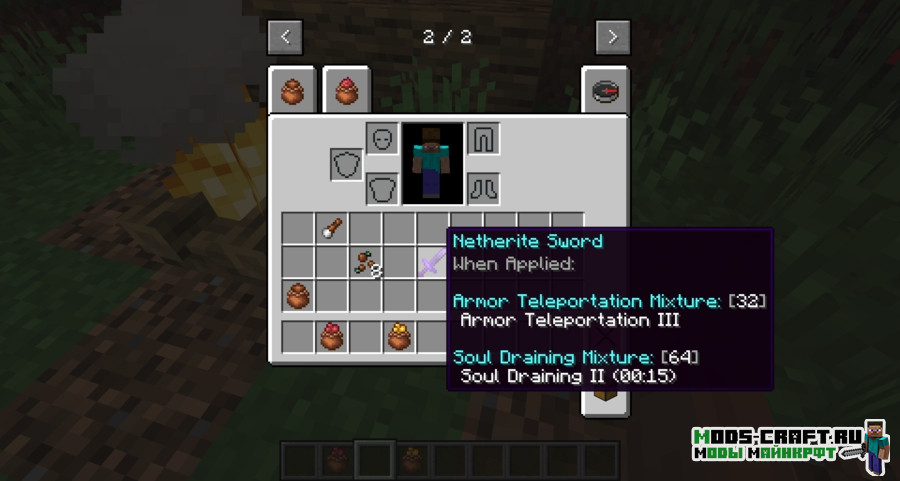Click the empty boots armor slot
This screenshot has width=900, height=481.
click(483, 187)
